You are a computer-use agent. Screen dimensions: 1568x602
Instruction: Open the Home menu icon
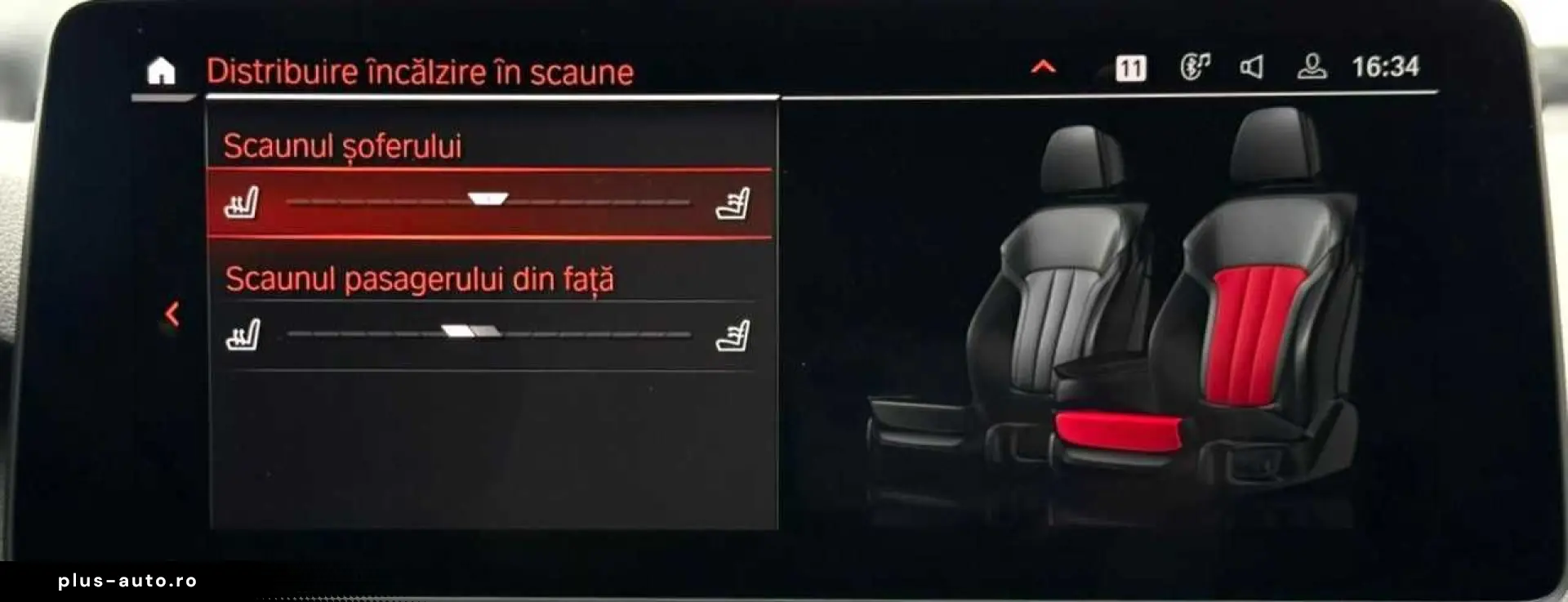click(x=161, y=72)
